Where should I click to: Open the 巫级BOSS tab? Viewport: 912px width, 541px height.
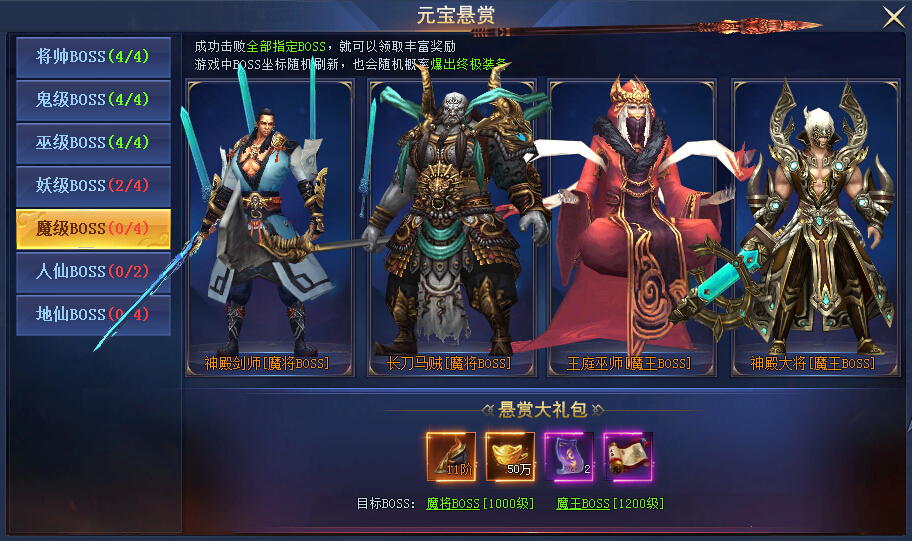click(93, 143)
